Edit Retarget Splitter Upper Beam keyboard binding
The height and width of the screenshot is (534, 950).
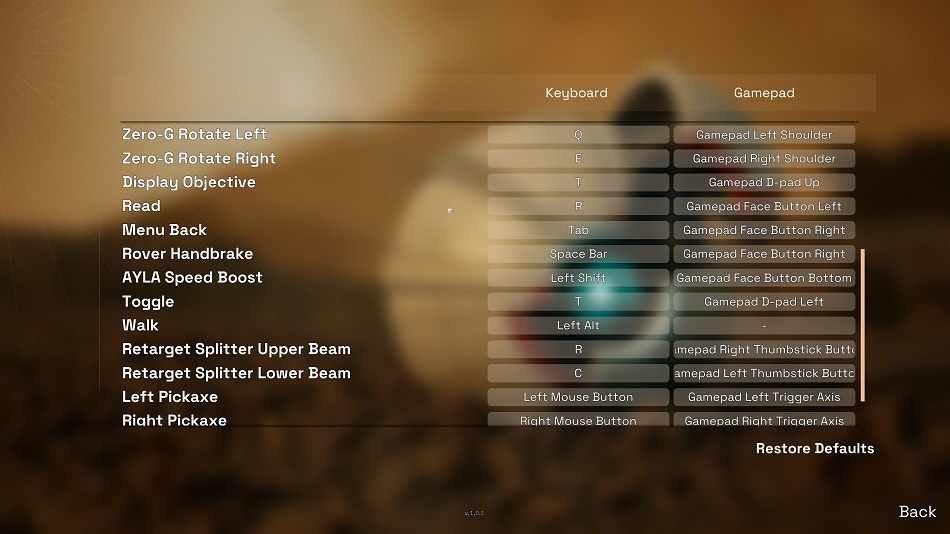578,350
